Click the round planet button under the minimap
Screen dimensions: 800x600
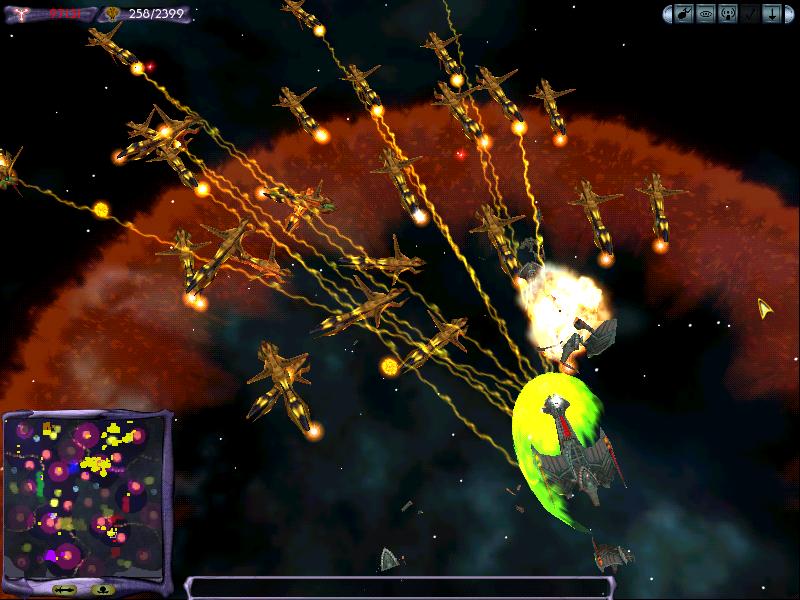[104, 590]
